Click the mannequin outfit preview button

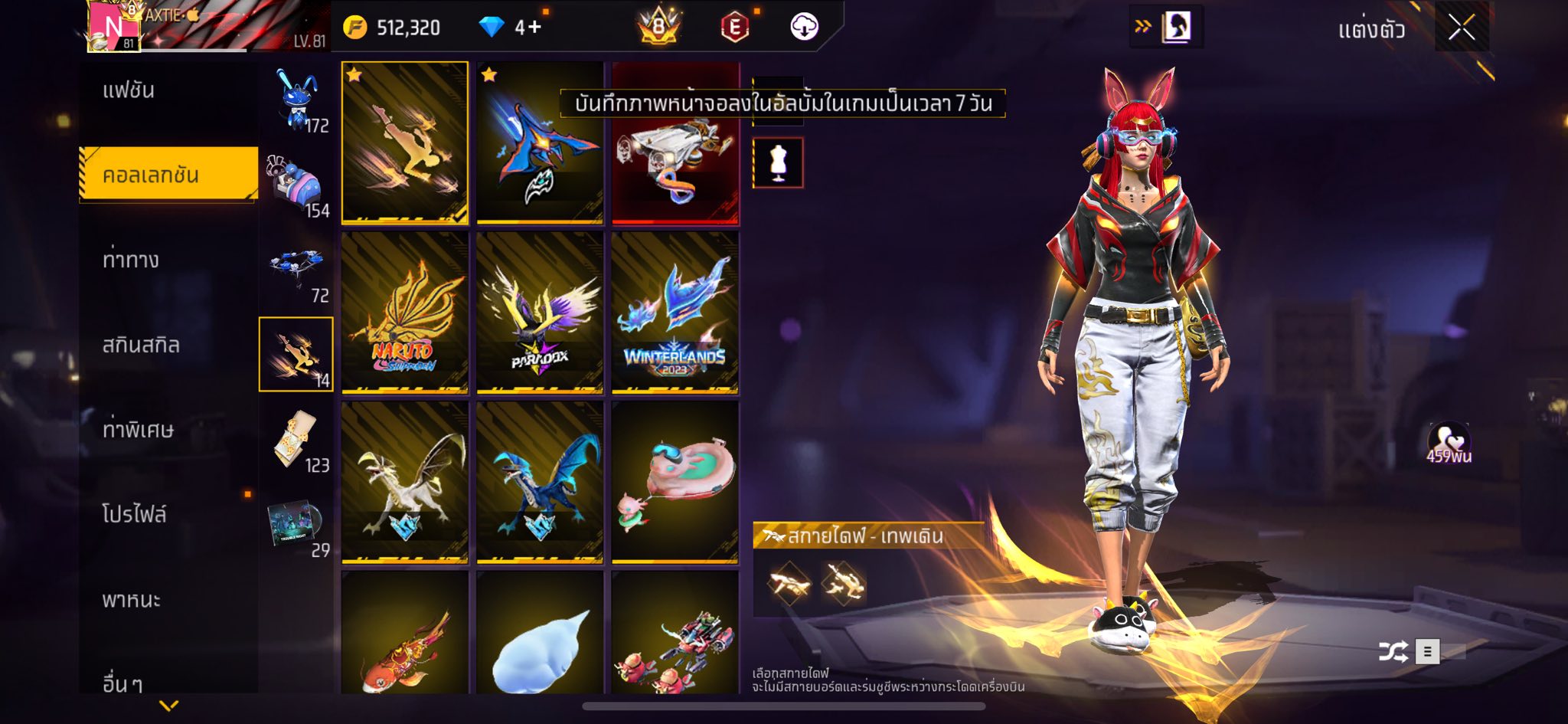pyautogui.click(x=778, y=162)
